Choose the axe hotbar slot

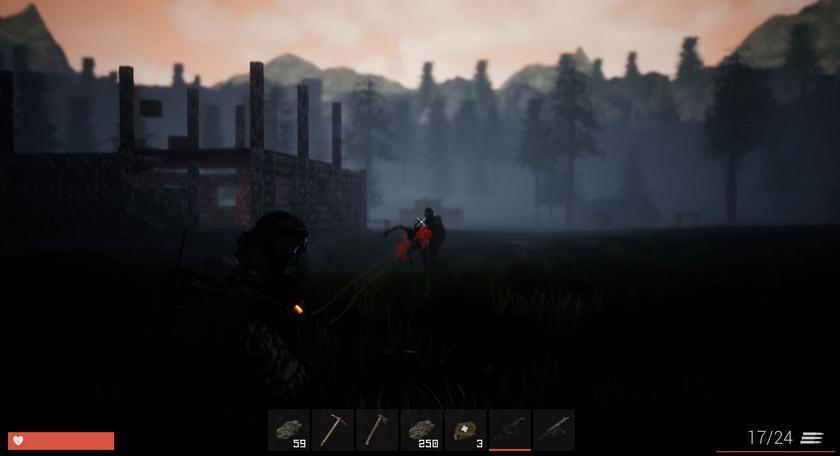point(377,429)
